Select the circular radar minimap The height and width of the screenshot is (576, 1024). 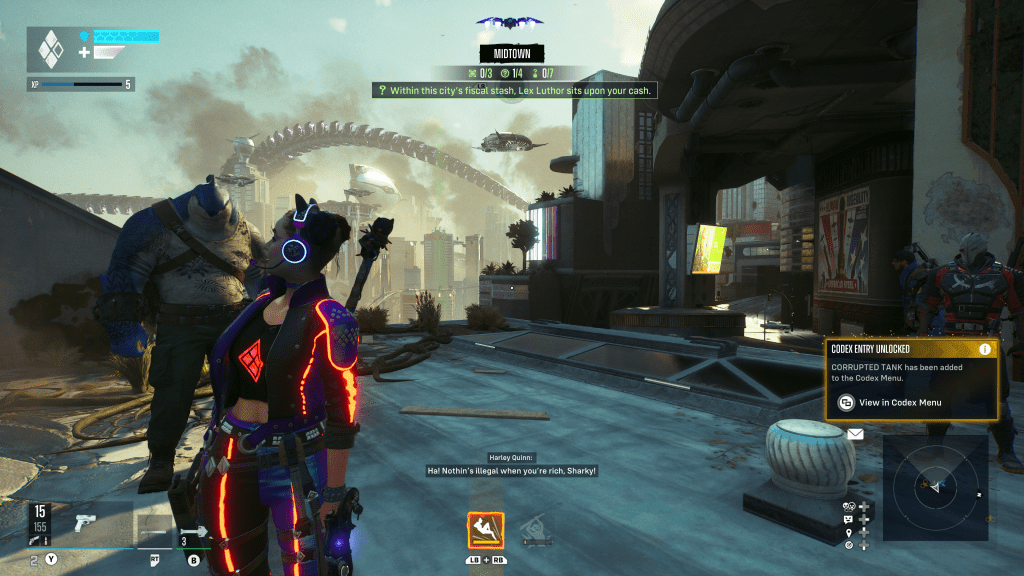point(934,487)
